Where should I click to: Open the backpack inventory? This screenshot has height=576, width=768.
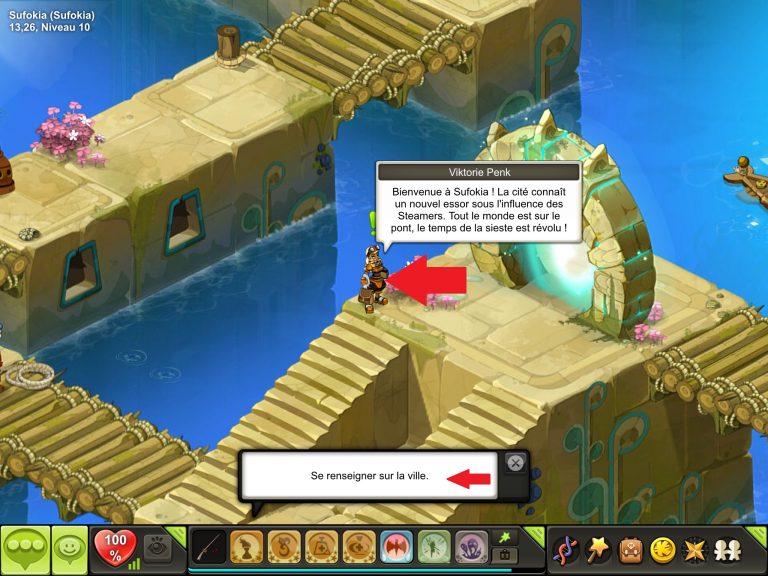[630, 549]
